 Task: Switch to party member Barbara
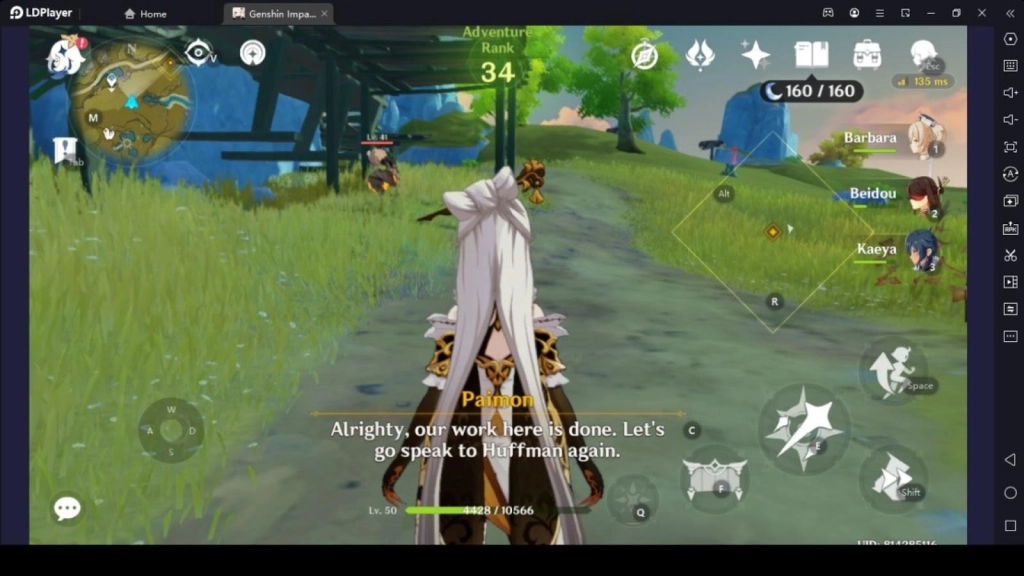[x=924, y=138]
